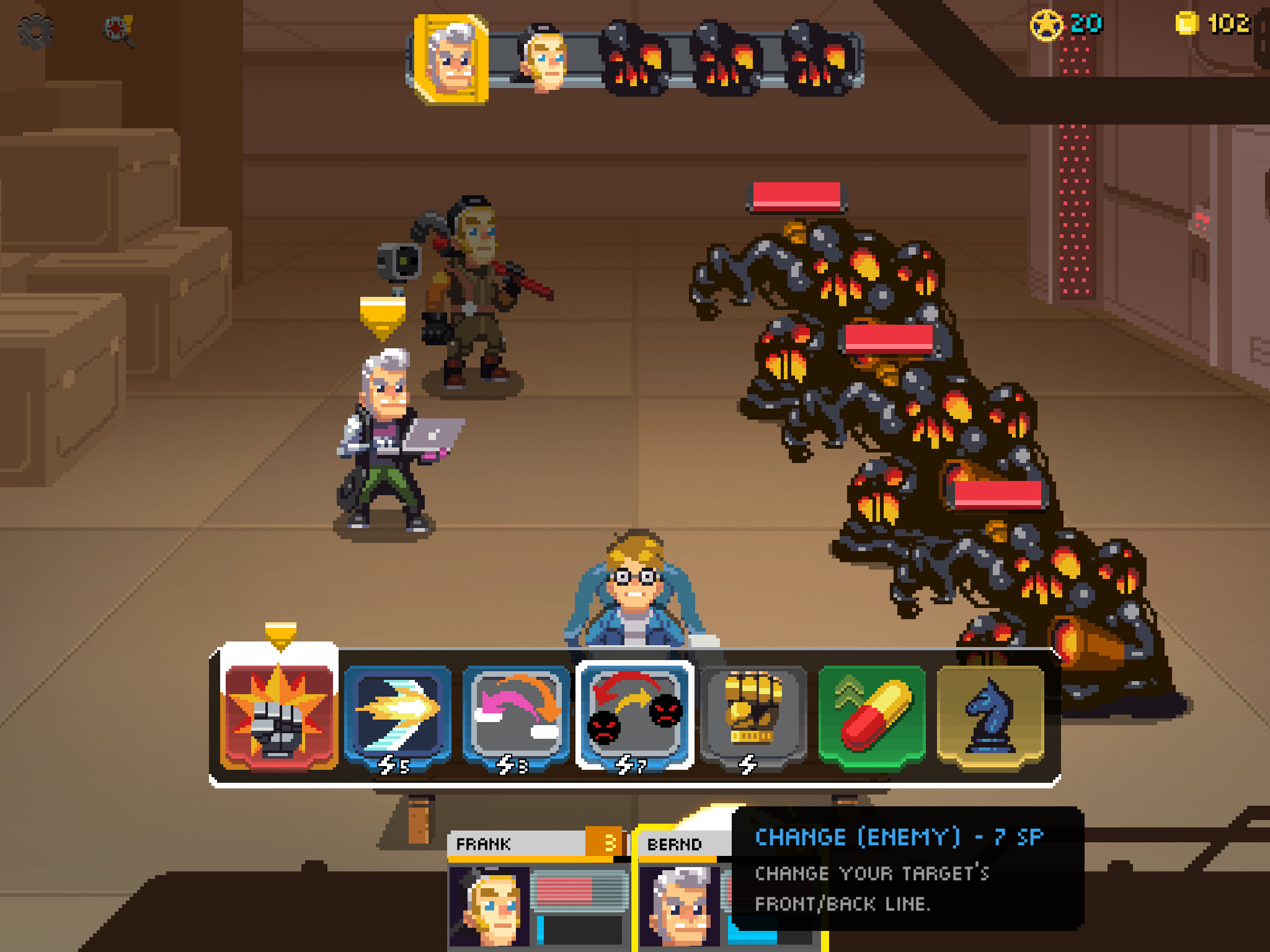The height and width of the screenshot is (952, 1270).
Task: Activate the energy blast skill costing 5
Action: [397, 715]
